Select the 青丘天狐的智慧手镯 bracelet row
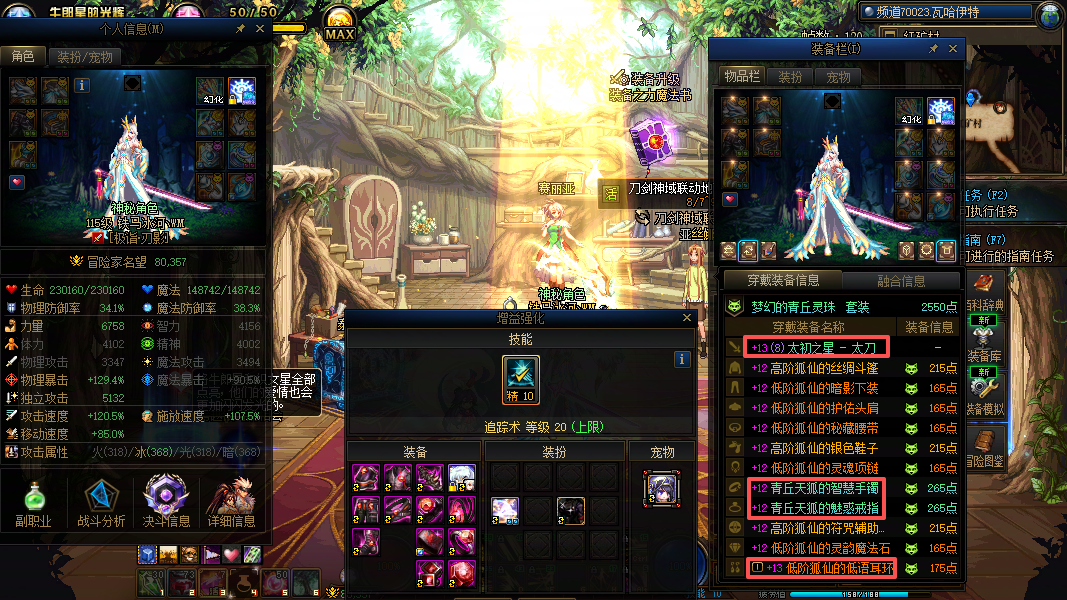 [820, 488]
